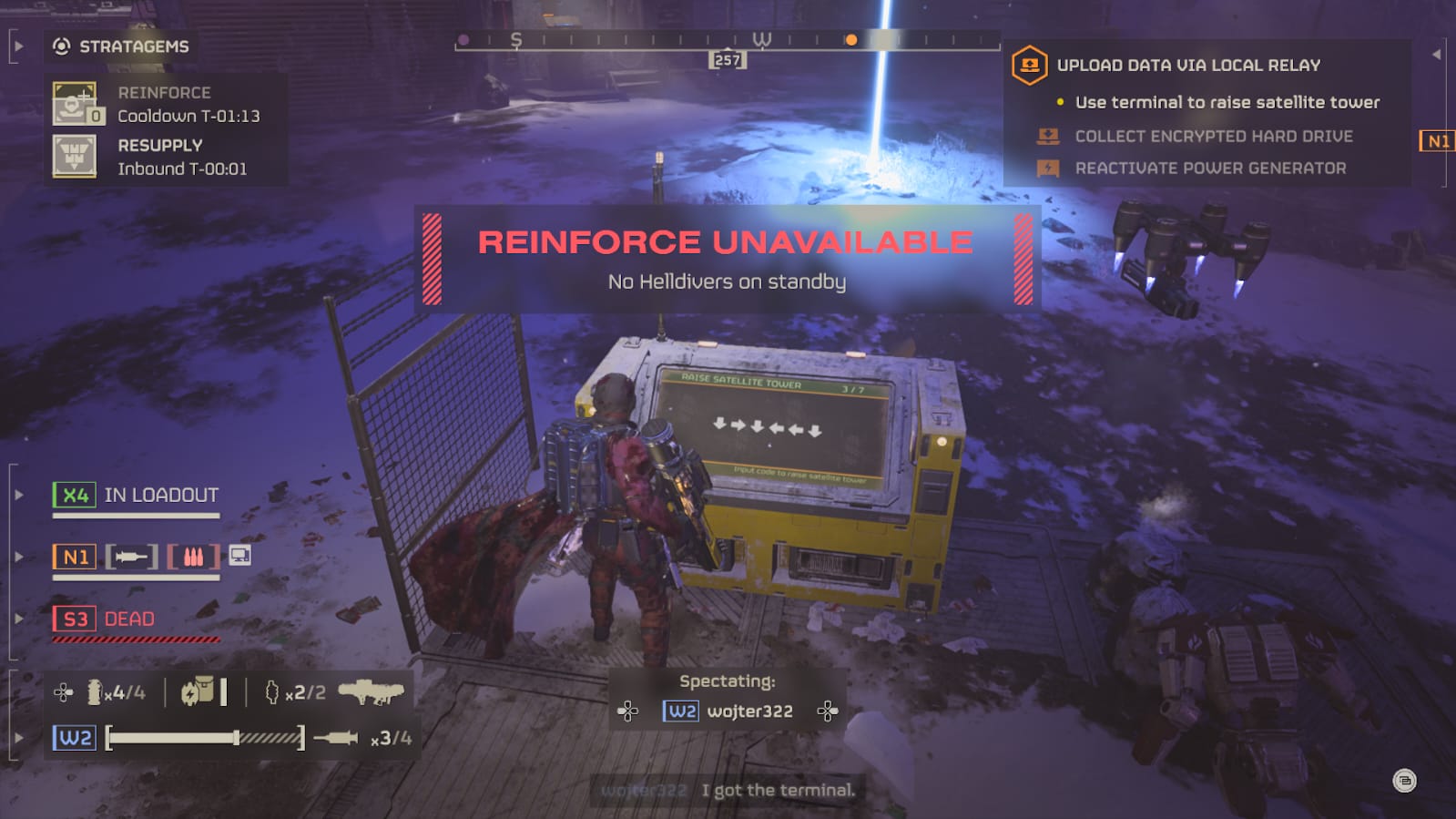Select the Resupply stratagem icon
Screen dimensions: 1456x819
pyautogui.click(x=75, y=157)
